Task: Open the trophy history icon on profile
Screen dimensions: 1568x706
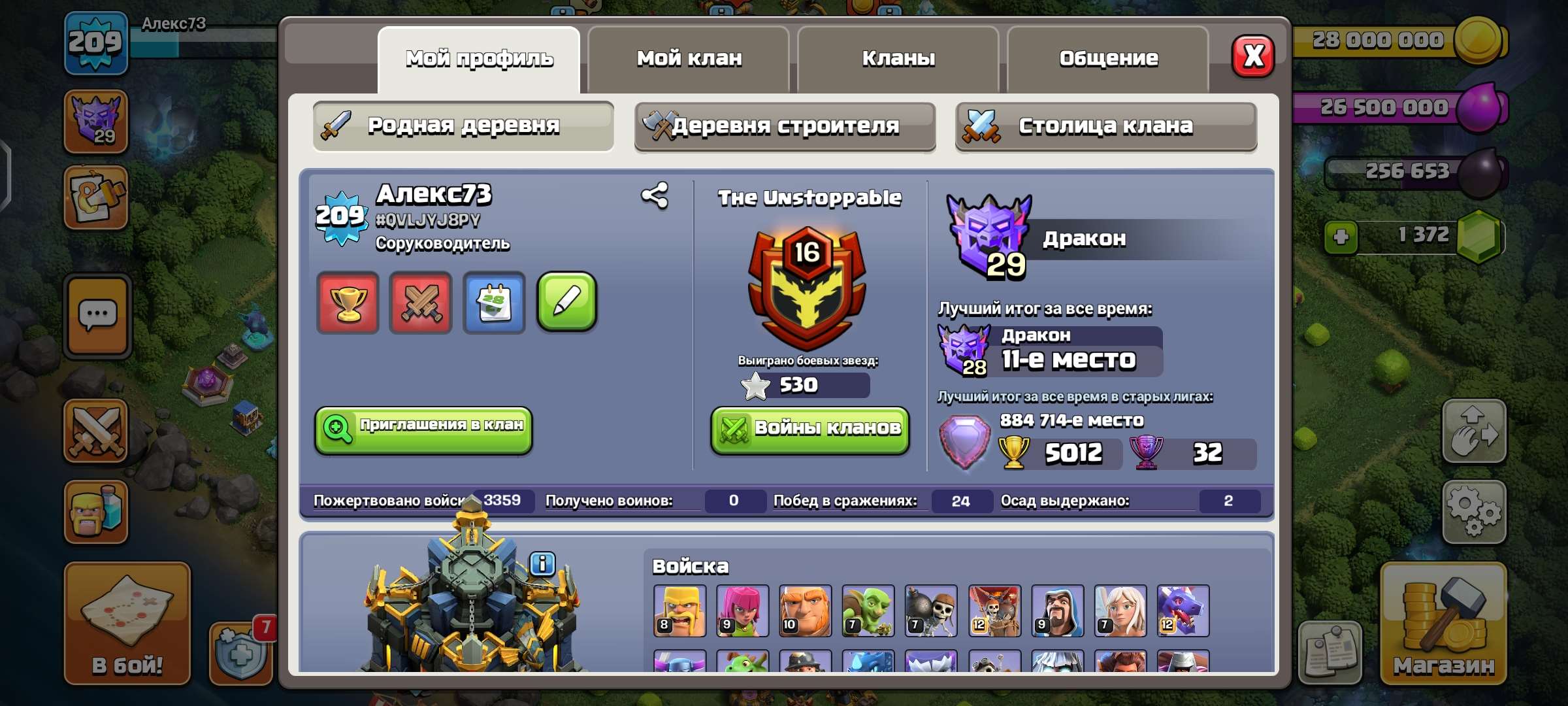Action: point(347,303)
